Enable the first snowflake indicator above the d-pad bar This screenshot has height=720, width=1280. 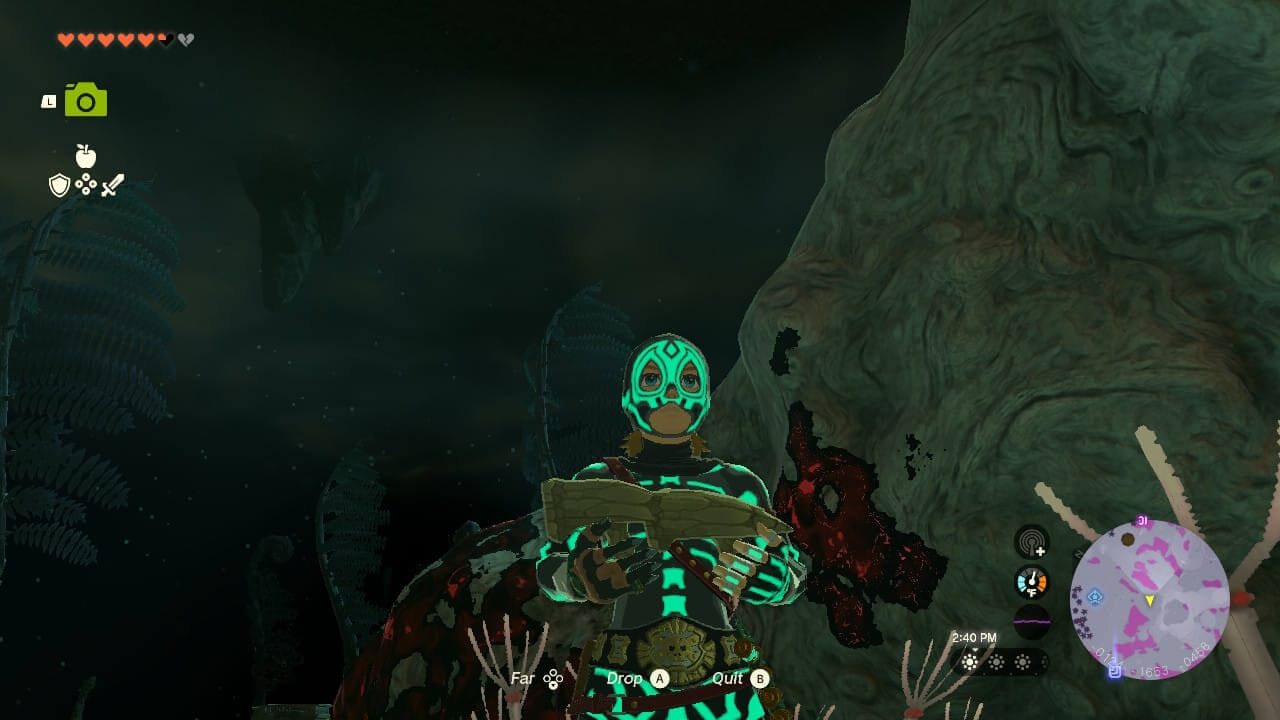tap(968, 662)
